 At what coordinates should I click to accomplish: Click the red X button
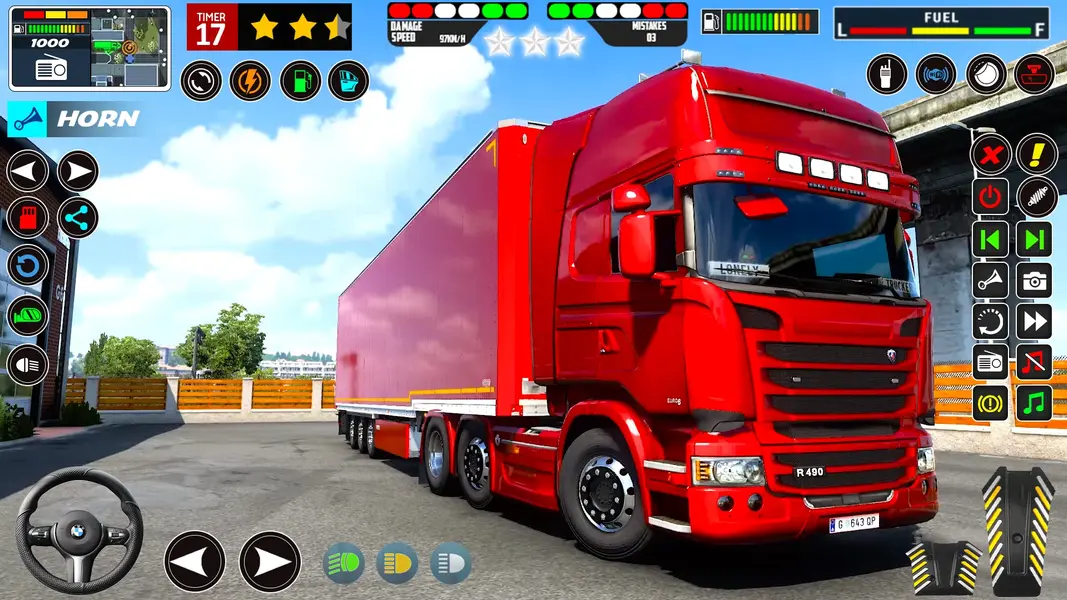coord(990,154)
